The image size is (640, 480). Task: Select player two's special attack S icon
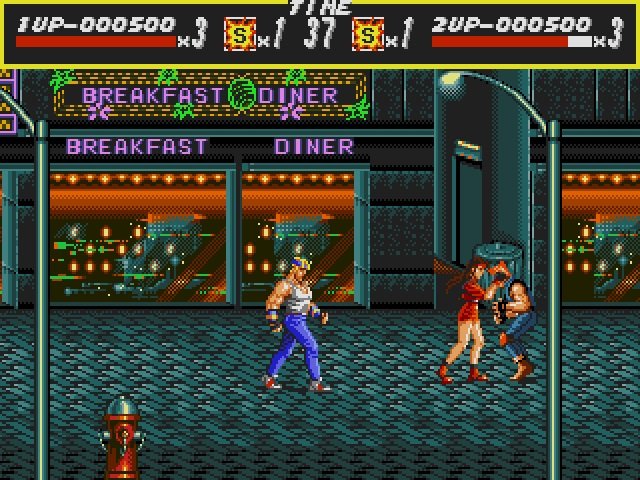coord(369,37)
